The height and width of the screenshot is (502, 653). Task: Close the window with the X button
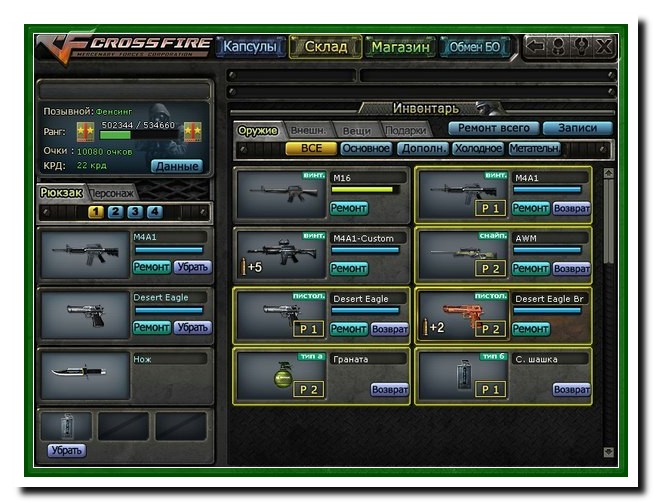(x=604, y=46)
